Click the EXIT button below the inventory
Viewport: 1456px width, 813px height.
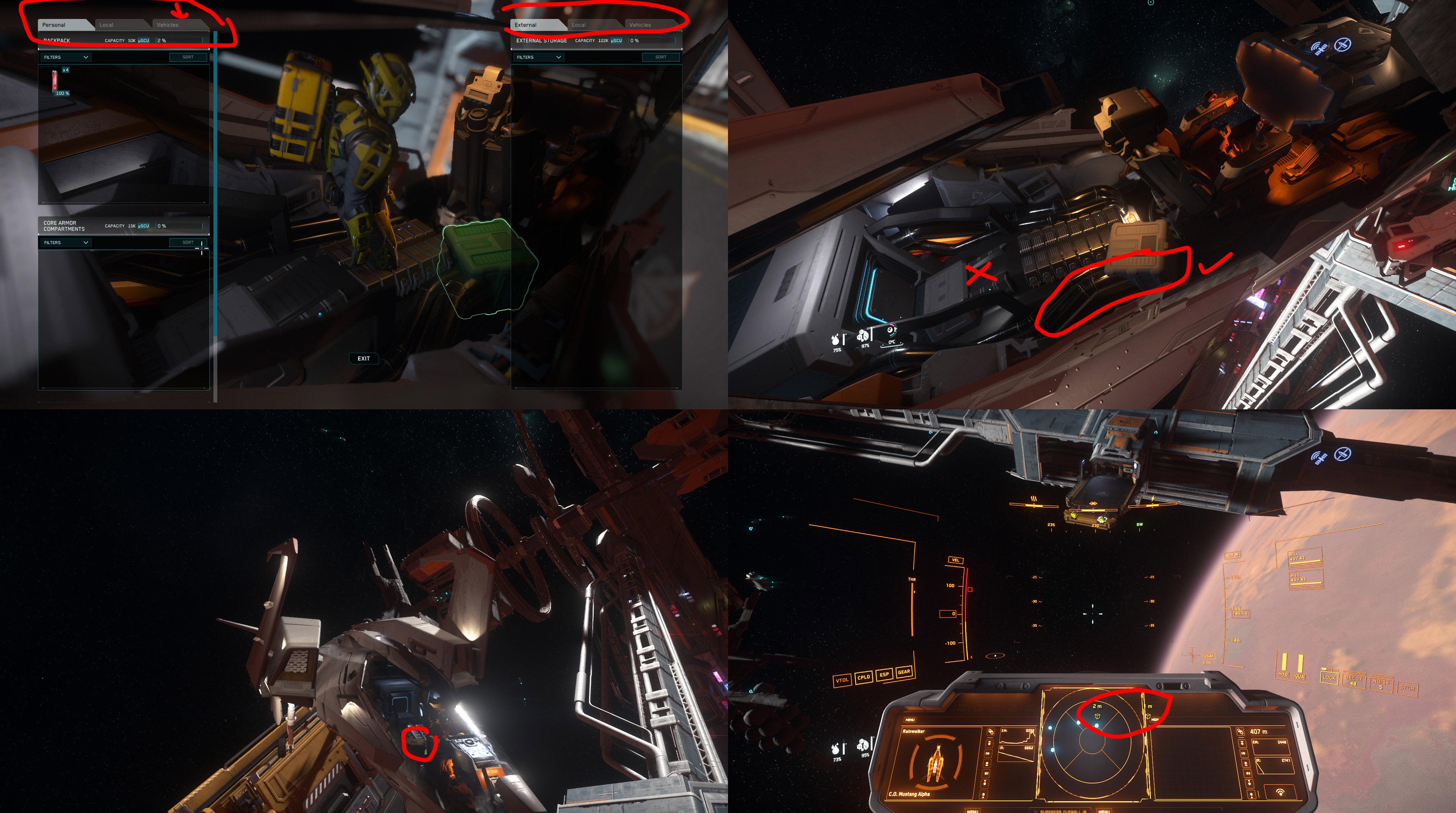tap(364, 358)
